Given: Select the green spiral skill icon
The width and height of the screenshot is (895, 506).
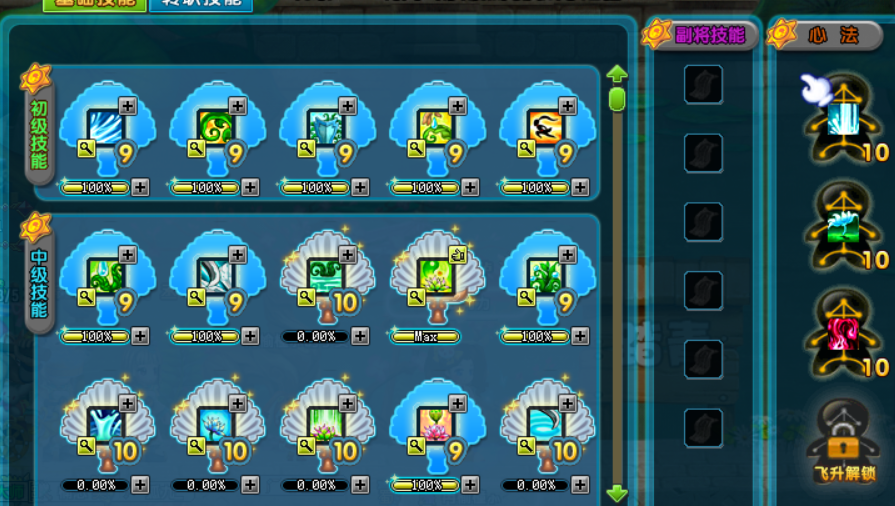Looking at the screenshot, I should pyautogui.click(x=217, y=130).
